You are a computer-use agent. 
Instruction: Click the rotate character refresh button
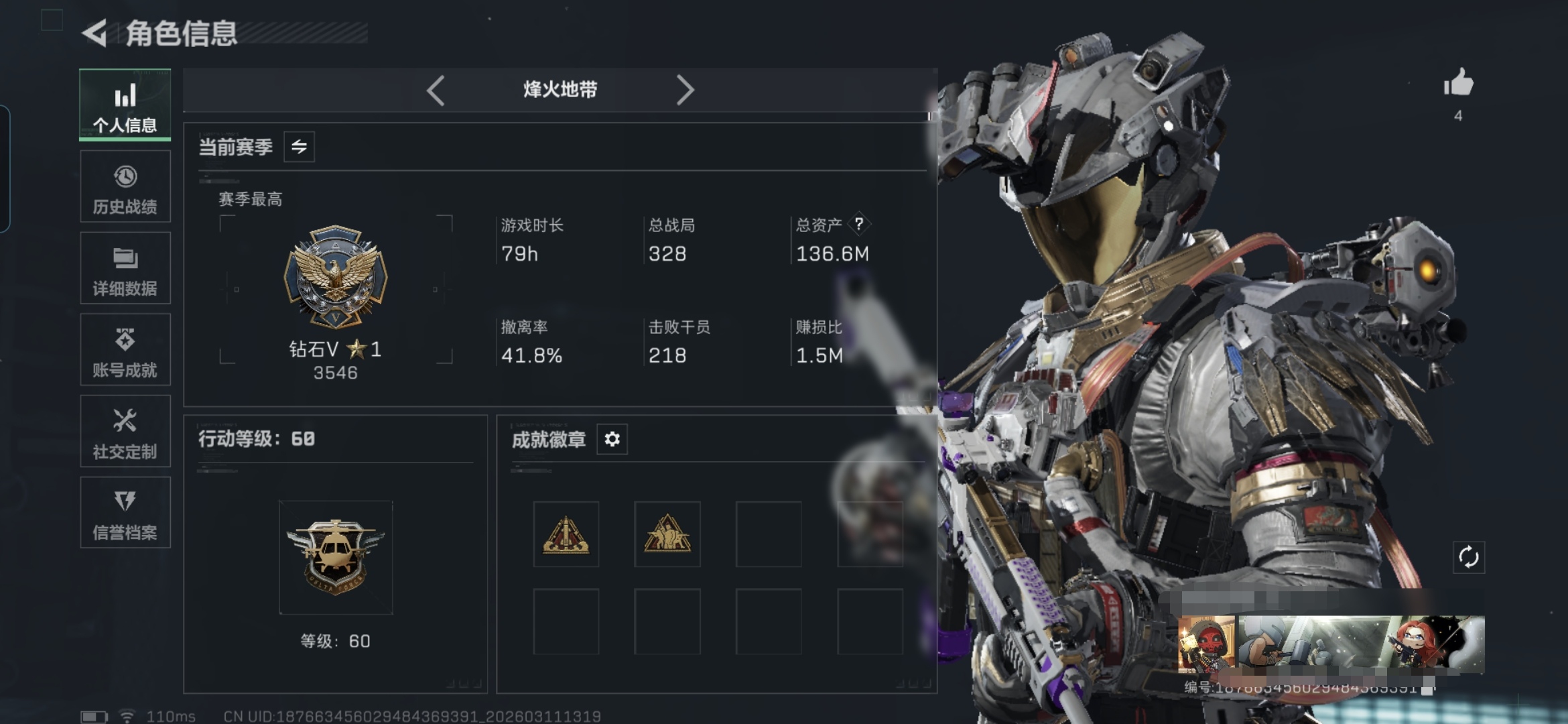pyautogui.click(x=1468, y=557)
